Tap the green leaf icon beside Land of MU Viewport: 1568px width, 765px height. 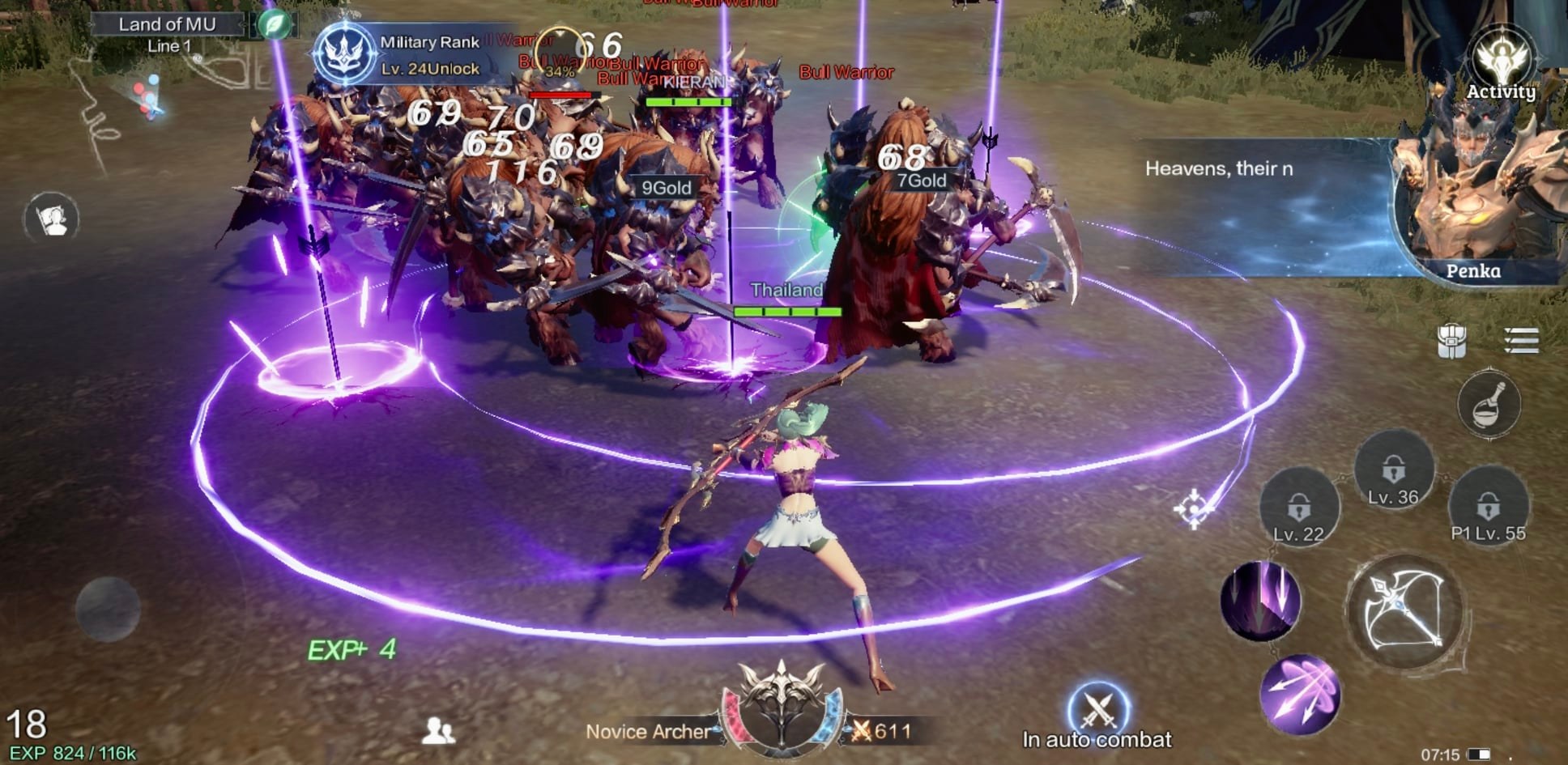coord(274,24)
